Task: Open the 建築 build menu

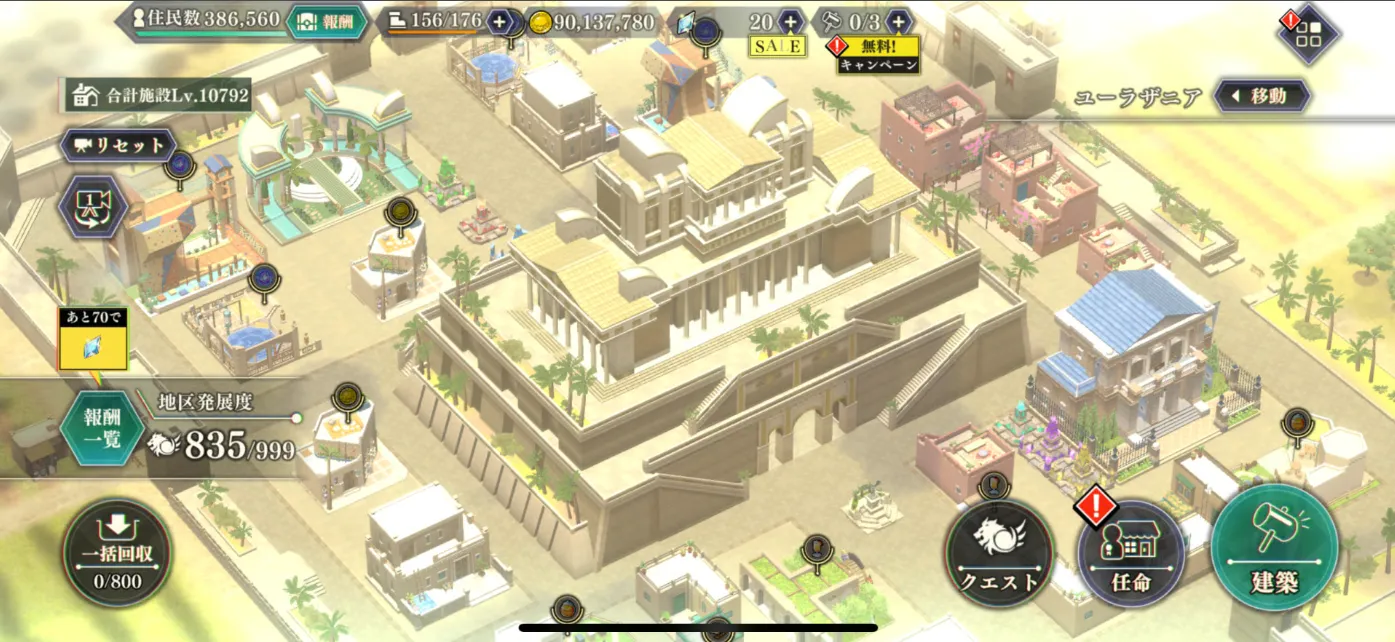Action: point(1274,548)
